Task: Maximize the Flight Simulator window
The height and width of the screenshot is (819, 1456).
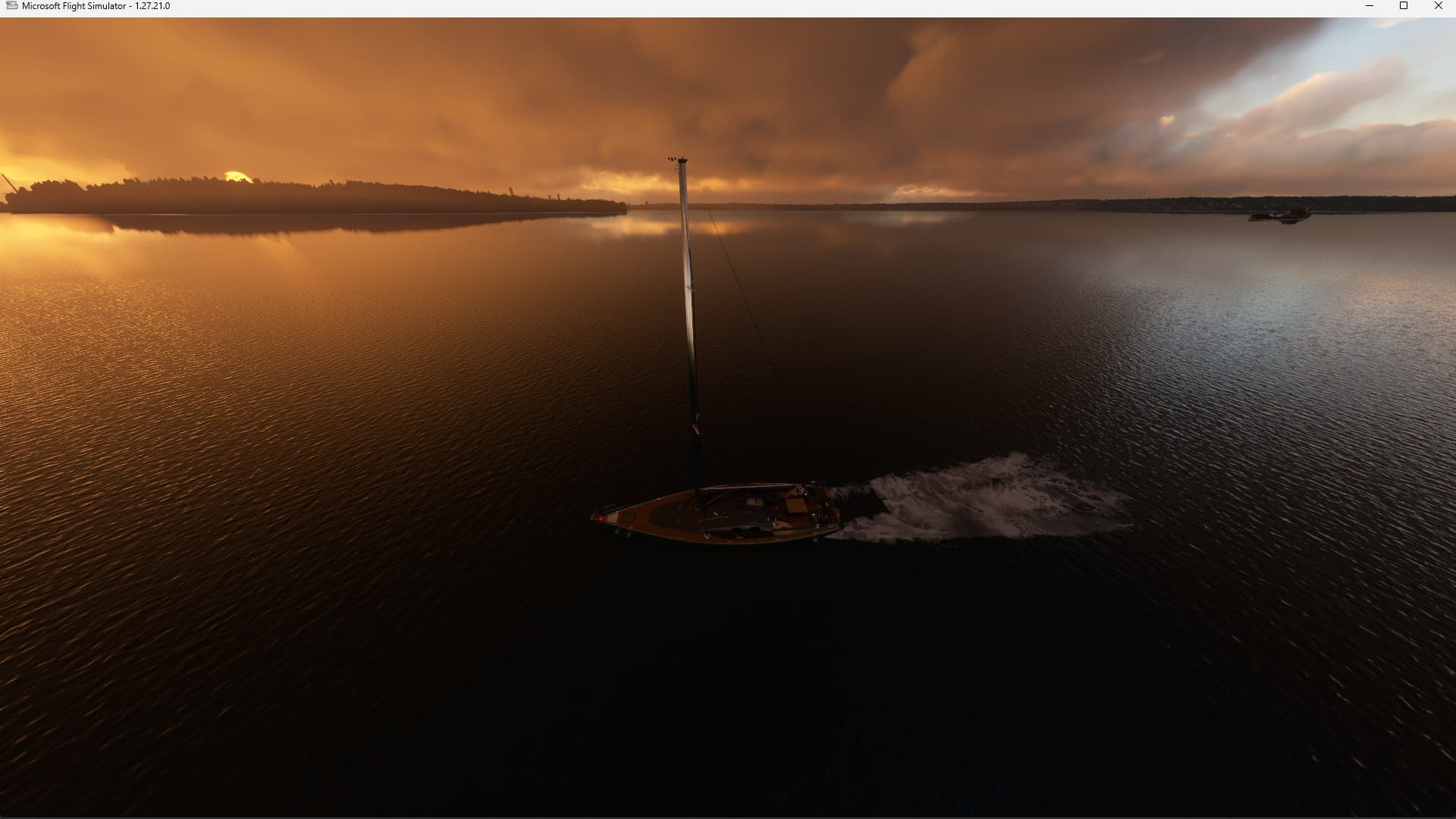Action: (x=1404, y=6)
